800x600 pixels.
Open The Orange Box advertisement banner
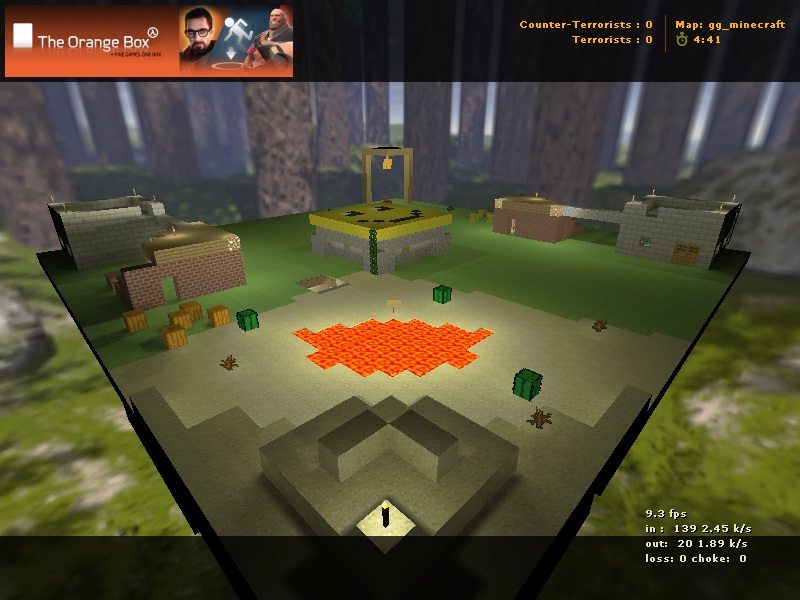point(149,42)
